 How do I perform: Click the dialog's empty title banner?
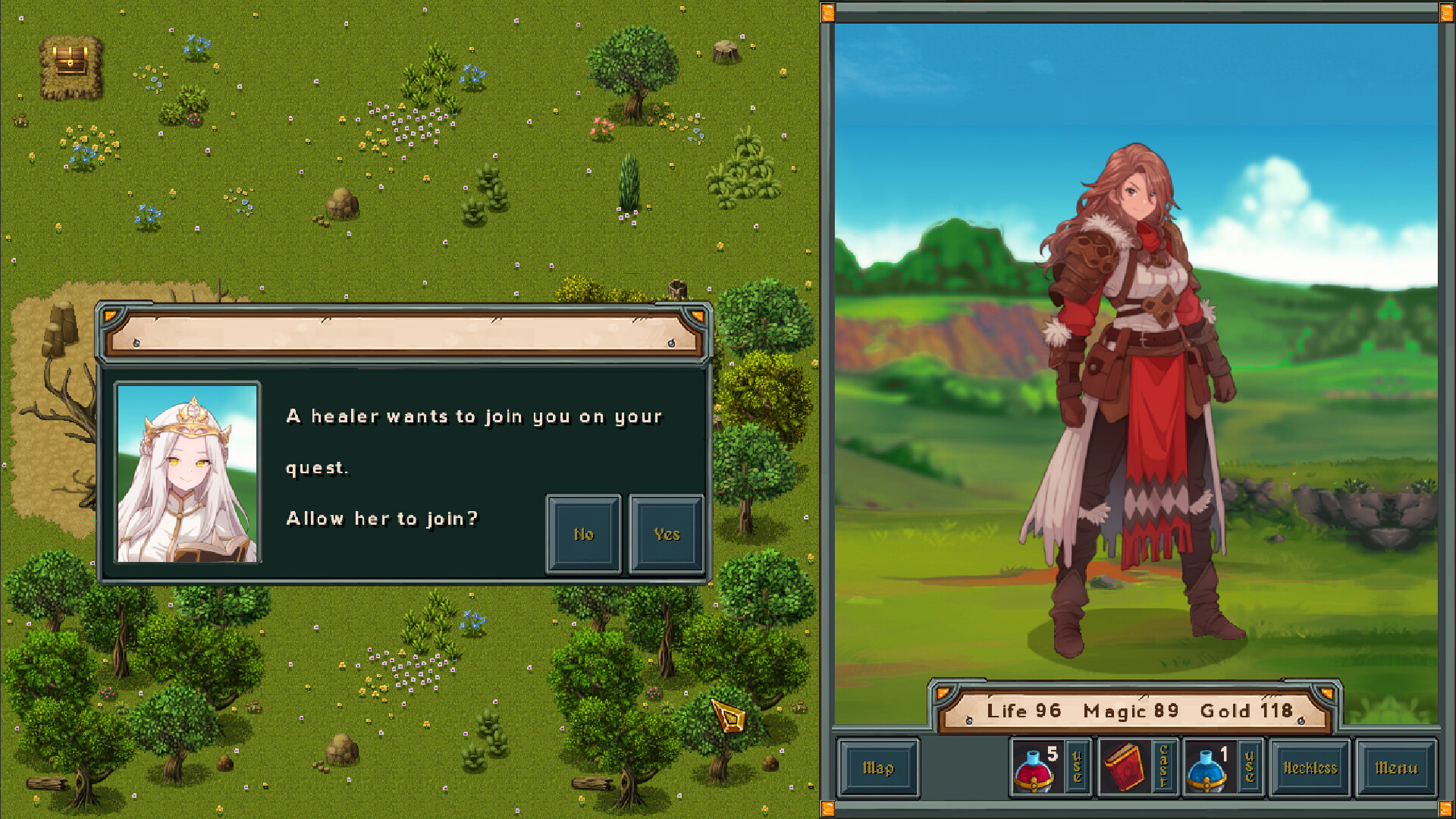403,334
